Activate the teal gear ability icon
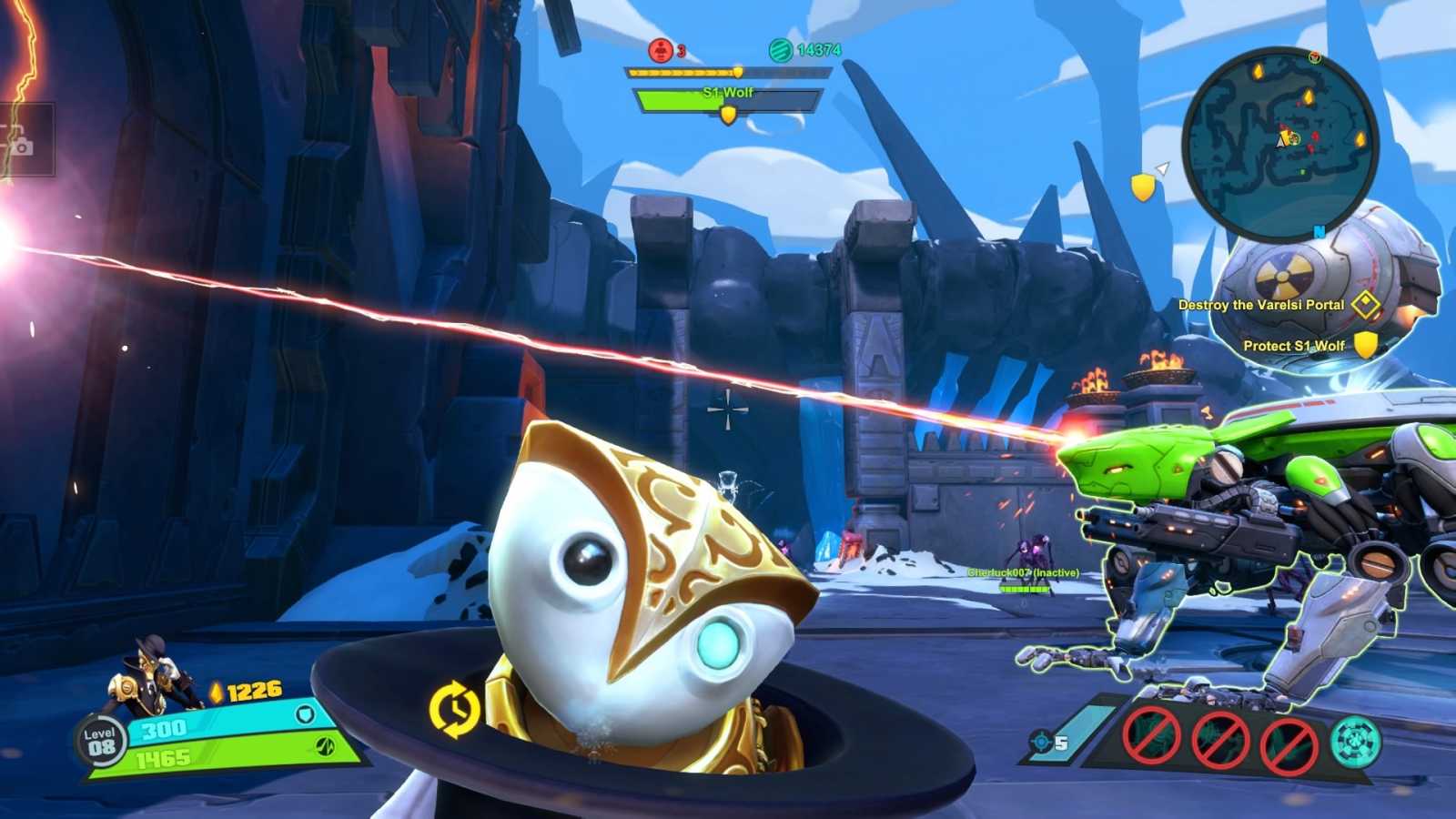Viewport: 1456px width, 819px height. coord(1355,742)
